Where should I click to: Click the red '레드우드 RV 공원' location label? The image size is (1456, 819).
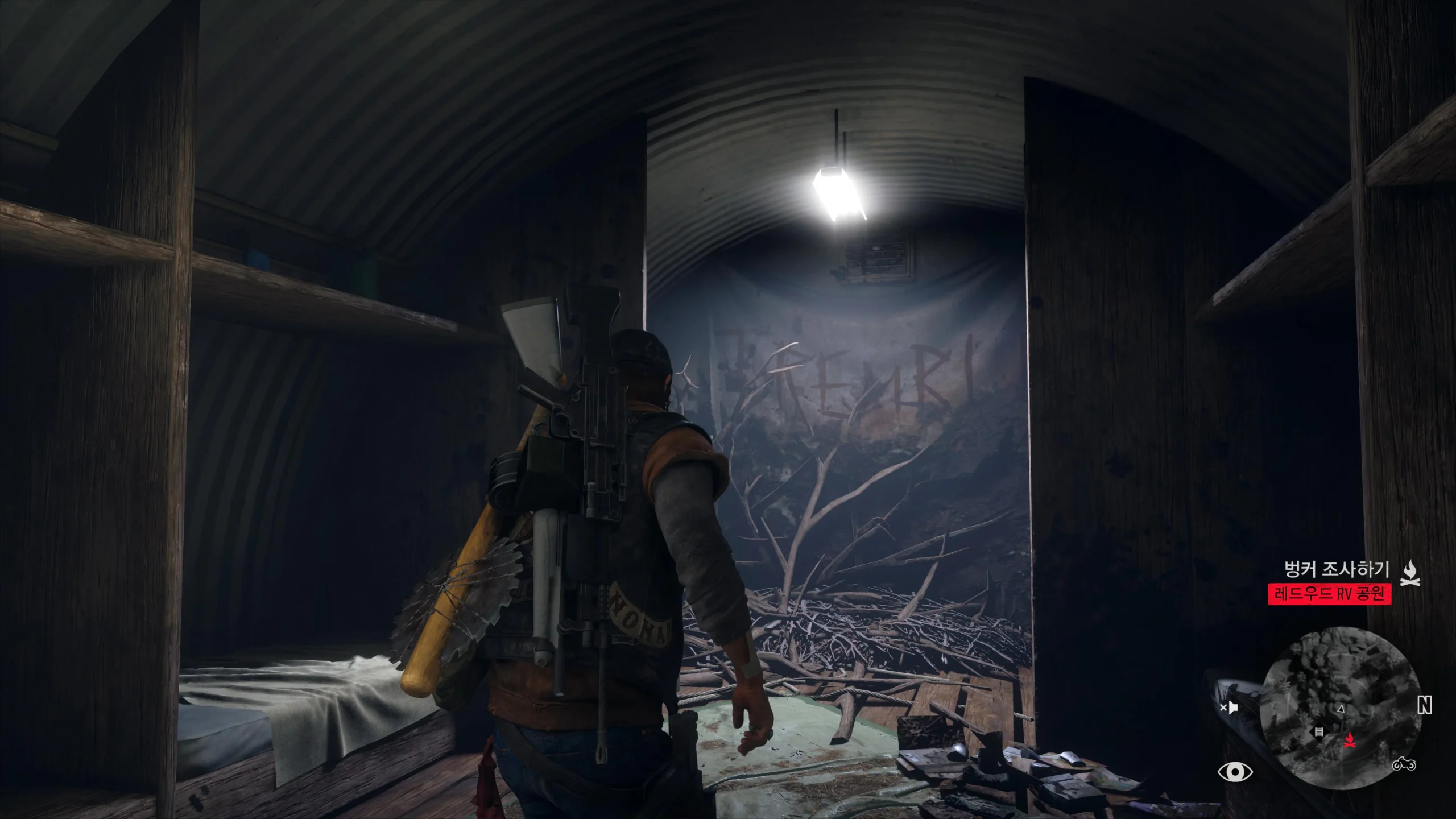(x=1329, y=594)
